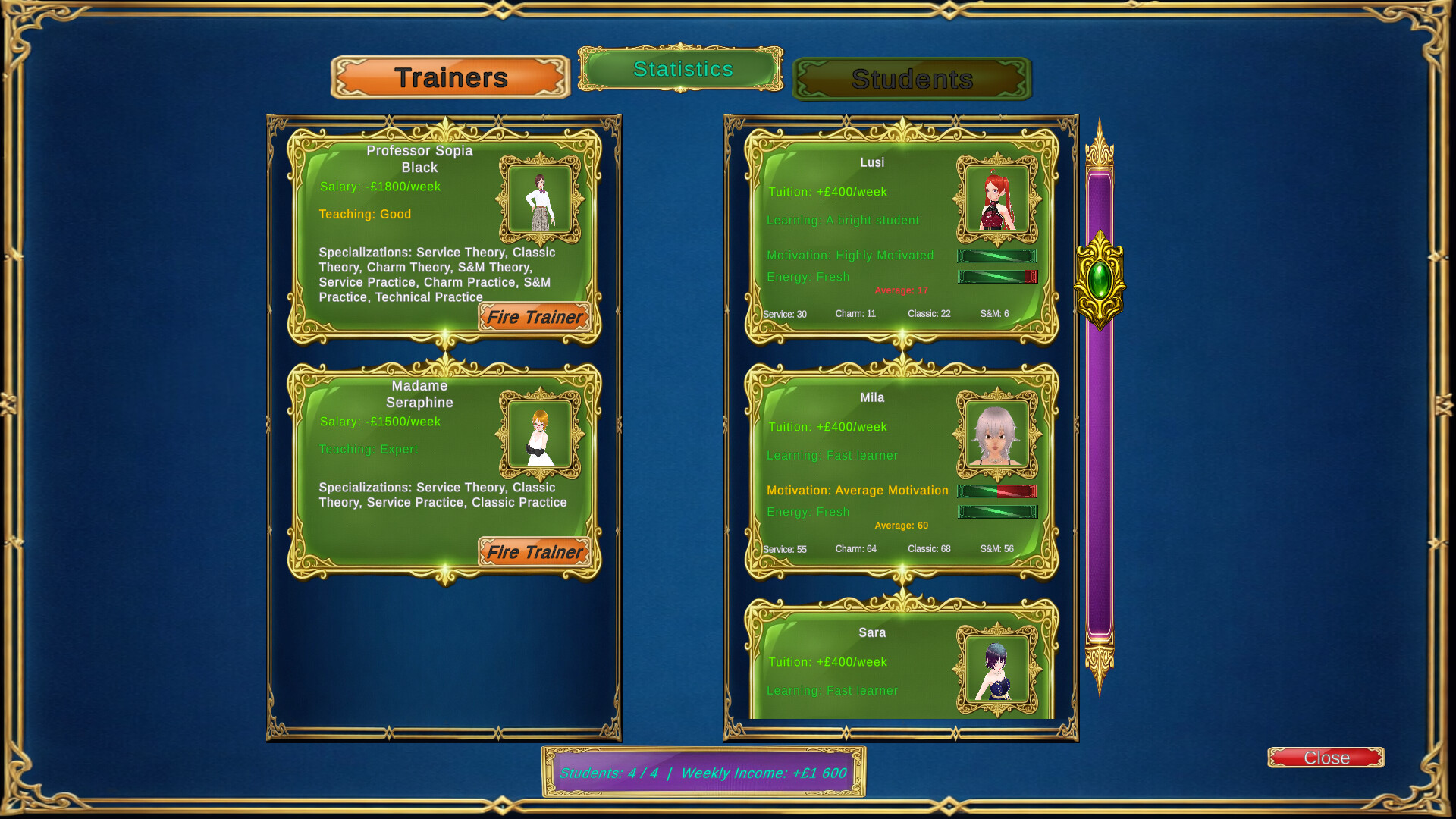Image resolution: width=1456 pixels, height=819 pixels.
Task: Click the Average: 17 label on Lusi's card
Action: (902, 290)
